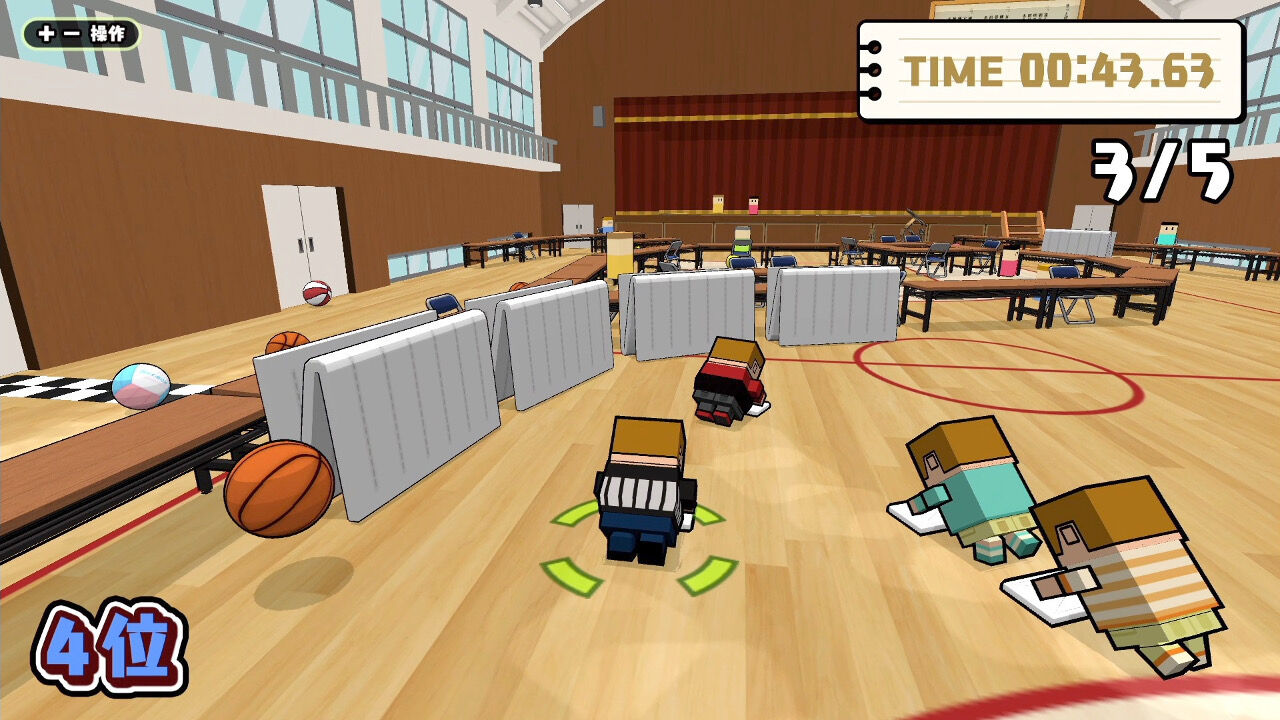The height and width of the screenshot is (720, 1280).
Task: Click the crawling character in the red outfit
Action: 728,380
